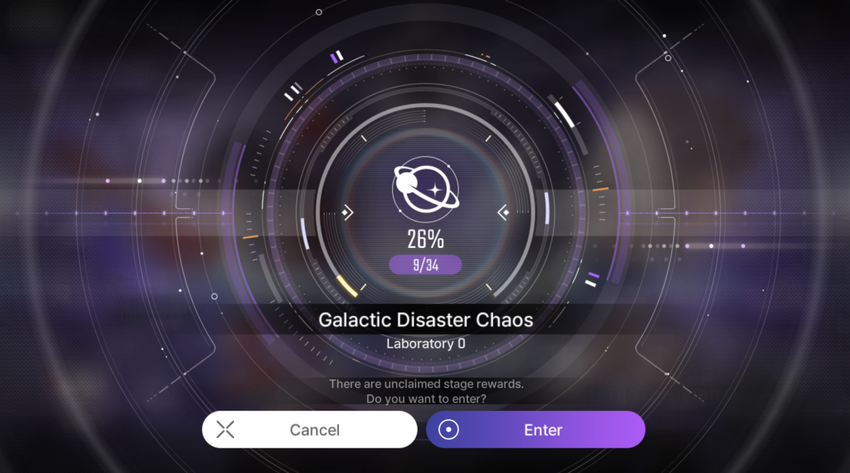The image size is (850, 473).
Task: Confirm with the purple Enter button
Action: (x=536, y=430)
